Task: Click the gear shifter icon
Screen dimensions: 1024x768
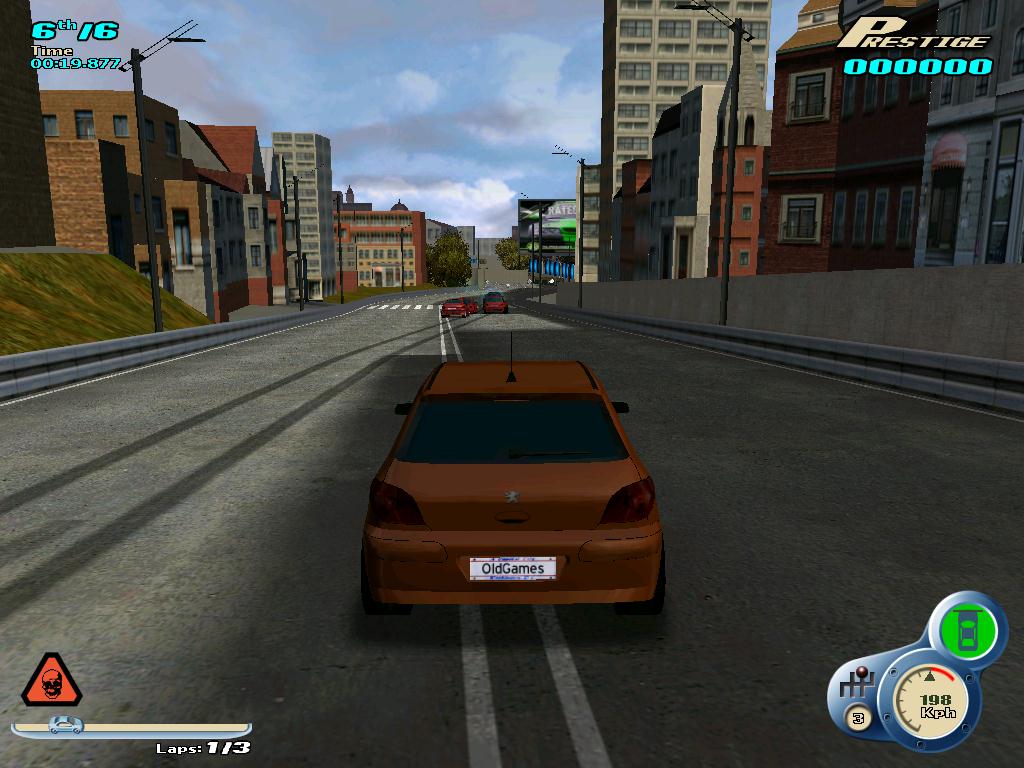Action: pos(857,686)
